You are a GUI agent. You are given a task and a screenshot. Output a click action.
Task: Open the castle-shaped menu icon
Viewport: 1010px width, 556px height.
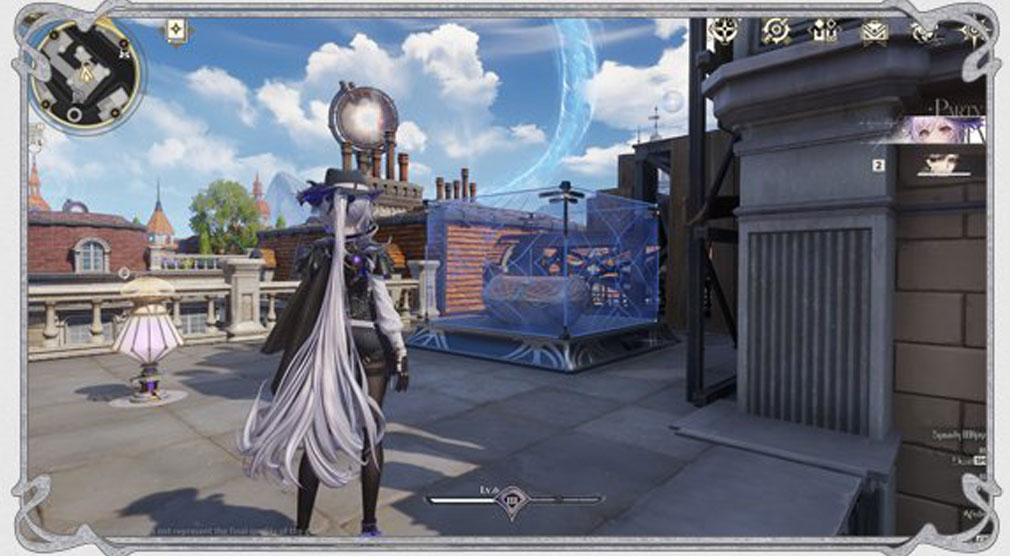(x=824, y=32)
